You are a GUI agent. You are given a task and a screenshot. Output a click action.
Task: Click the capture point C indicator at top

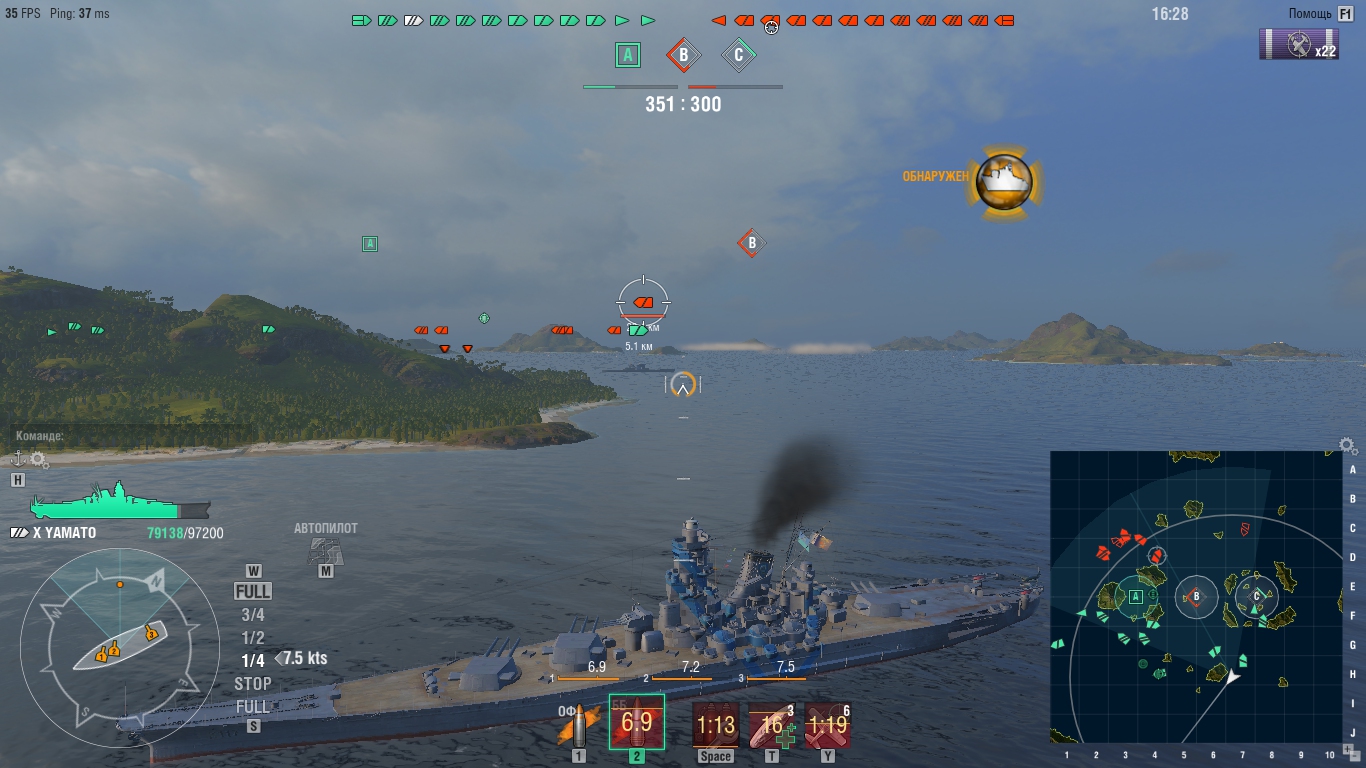[x=738, y=55]
